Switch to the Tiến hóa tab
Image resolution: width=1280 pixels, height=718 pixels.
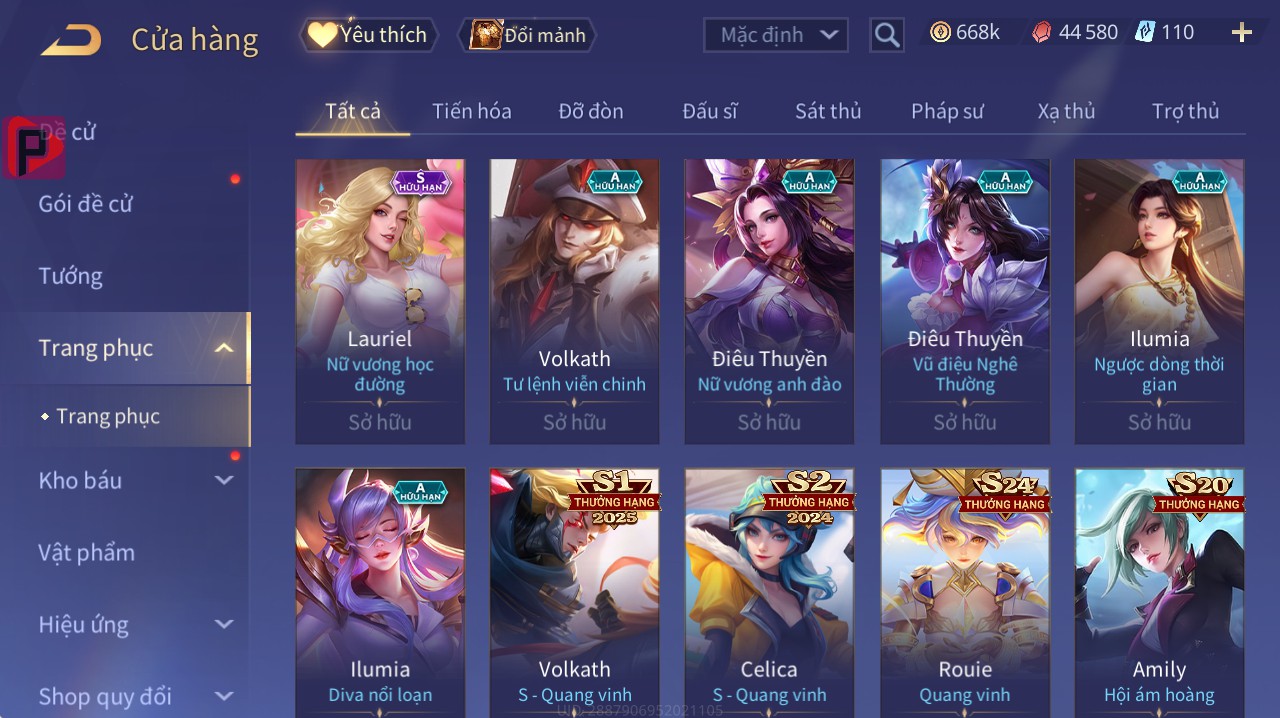coord(471,111)
